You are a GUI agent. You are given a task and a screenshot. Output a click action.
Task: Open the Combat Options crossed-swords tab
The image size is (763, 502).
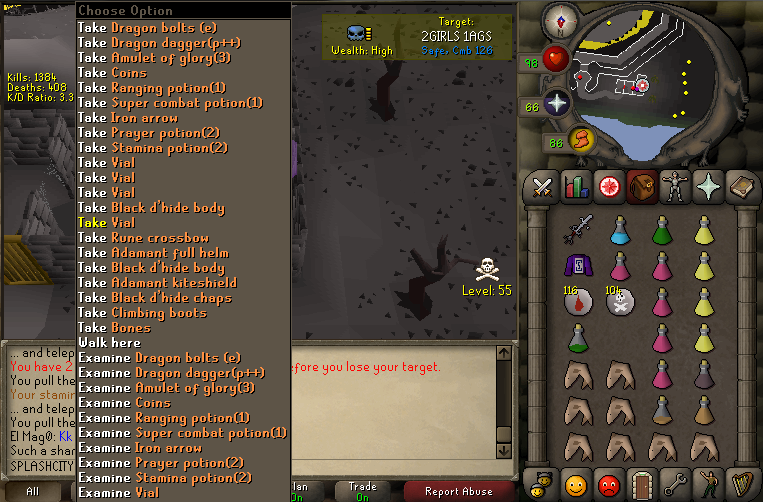coord(543,186)
